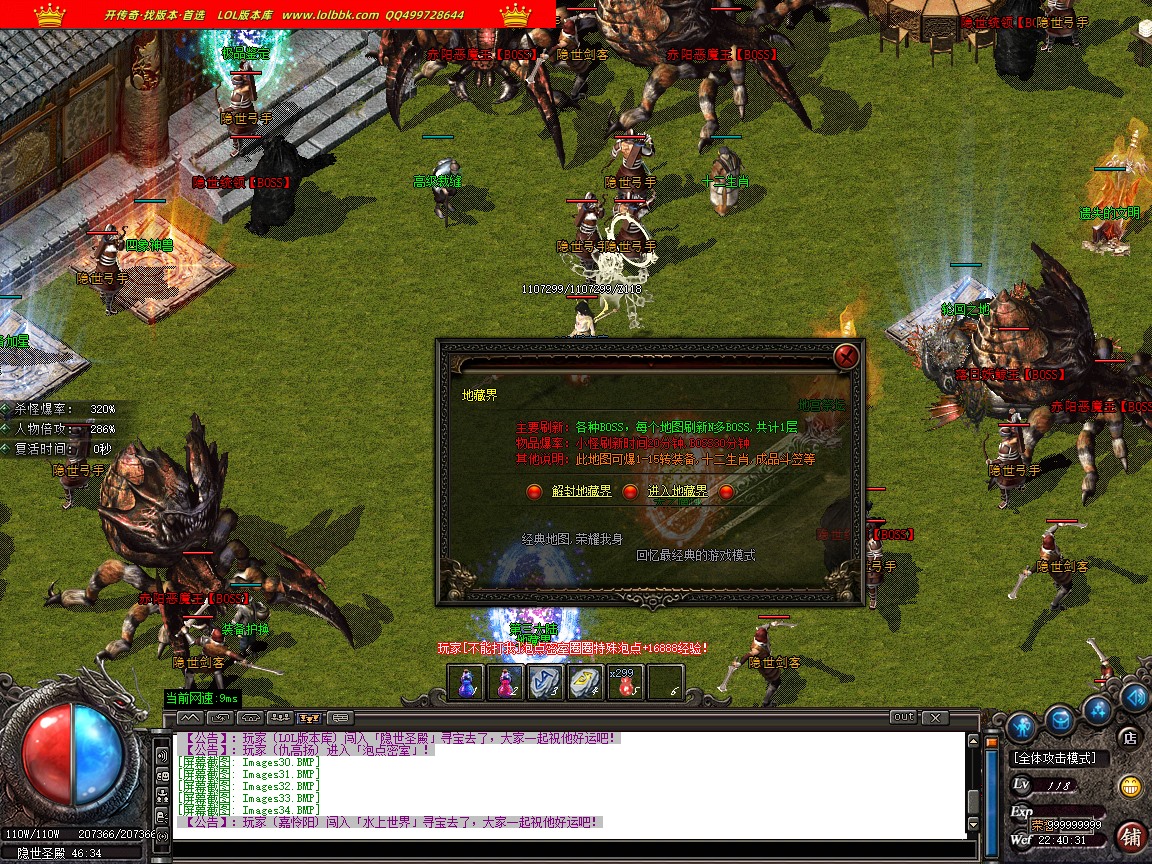The width and height of the screenshot is (1152, 864).
Task: Use the blue potion in slot 1
Action: 466,682
